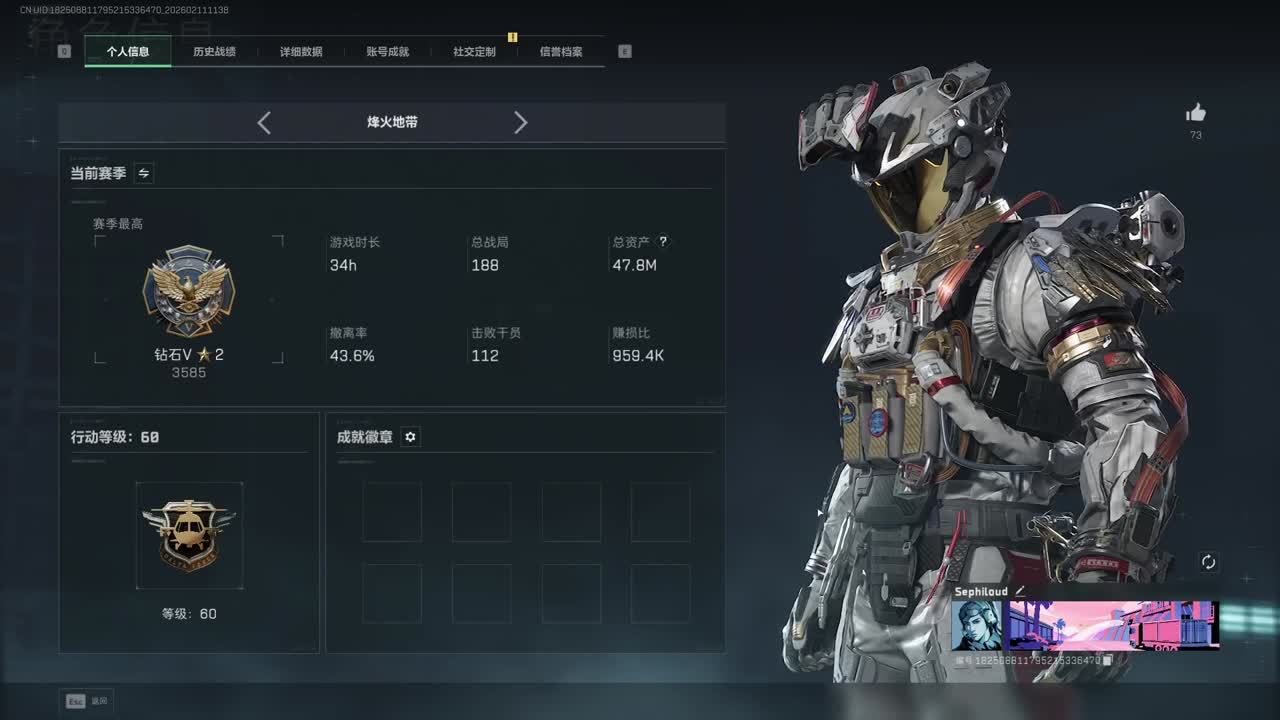
Task: Select the 详细数据 tab
Action: point(301,51)
